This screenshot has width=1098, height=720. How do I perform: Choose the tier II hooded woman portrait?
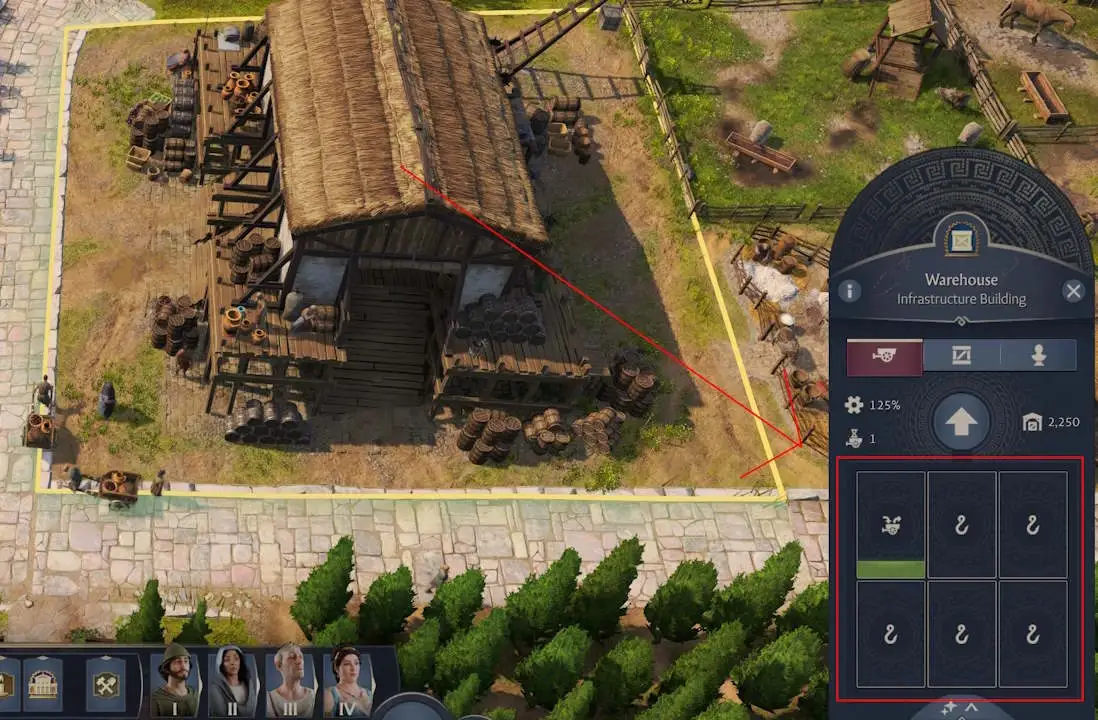(x=233, y=680)
